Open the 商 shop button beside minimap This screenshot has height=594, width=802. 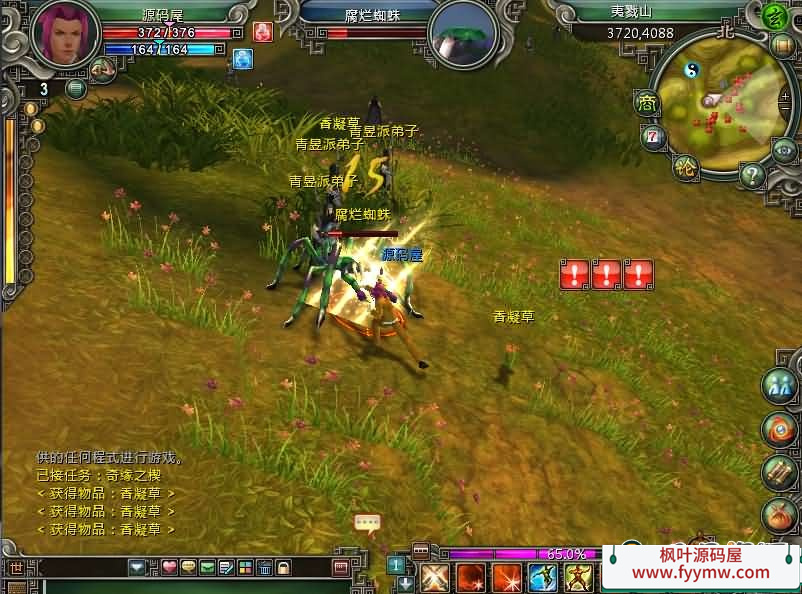click(x=647, y=104)
